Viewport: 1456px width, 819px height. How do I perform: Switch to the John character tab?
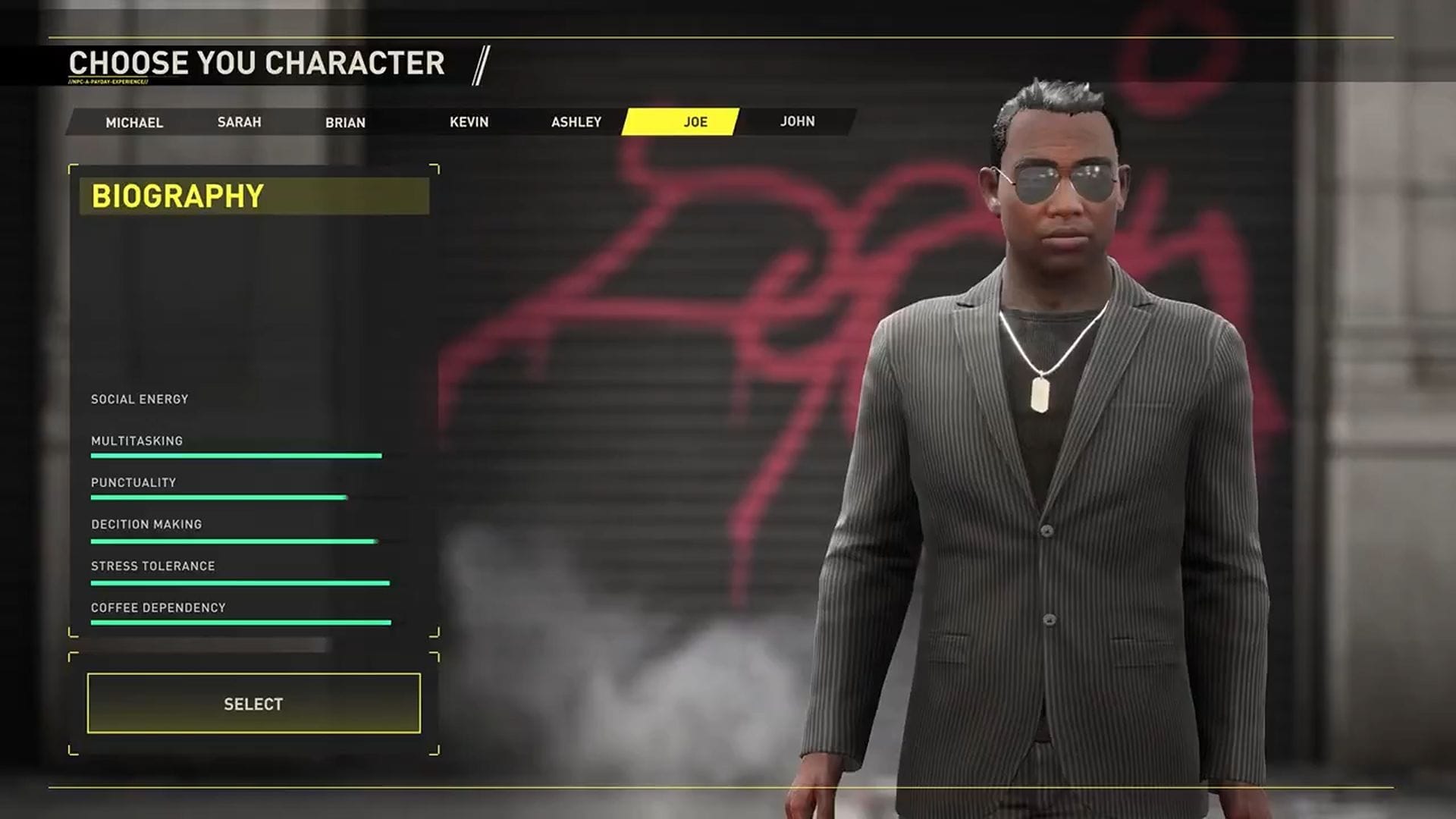pos(797,121)
